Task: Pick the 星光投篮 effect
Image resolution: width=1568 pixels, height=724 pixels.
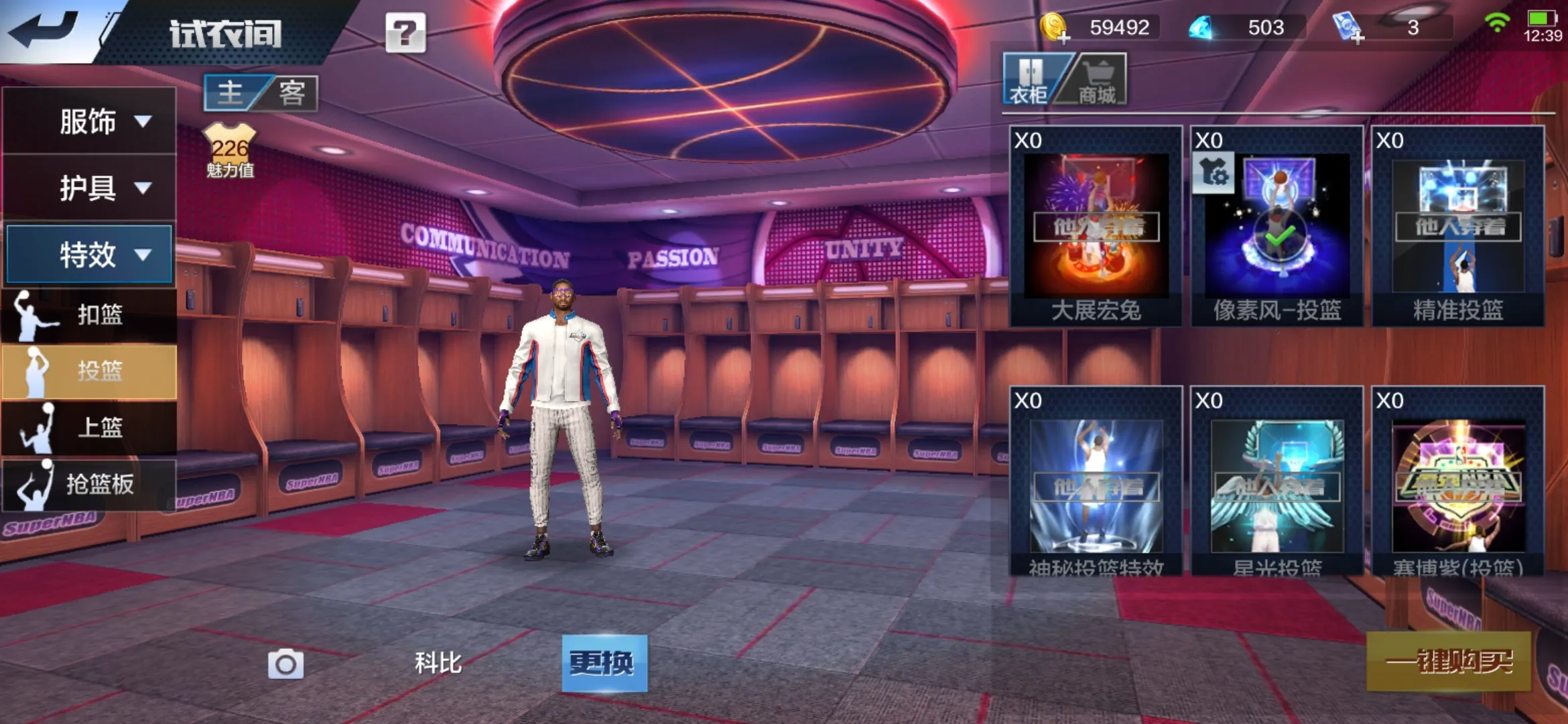Action: coord(1277,484)
